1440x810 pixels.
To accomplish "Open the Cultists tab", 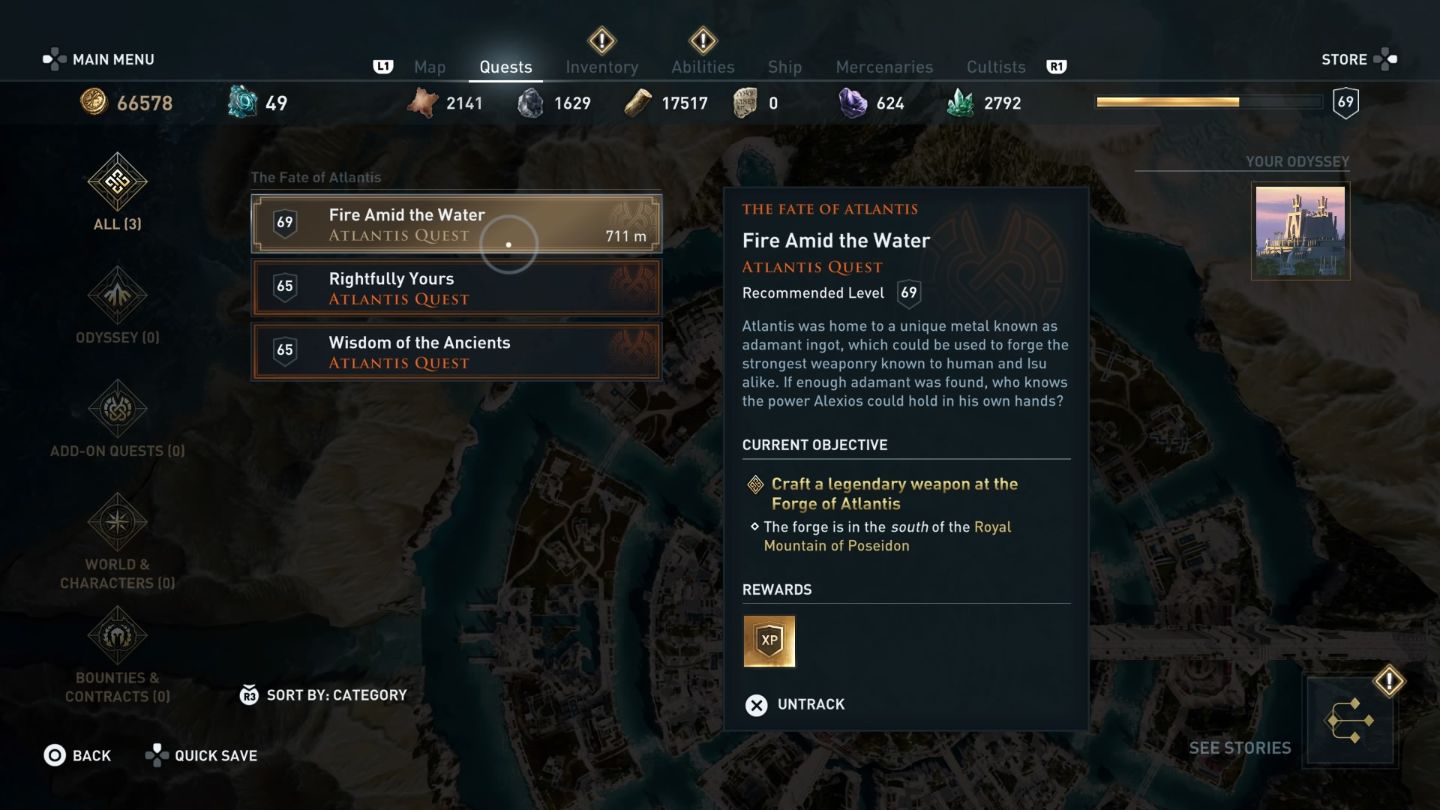I will coord(995,67).
